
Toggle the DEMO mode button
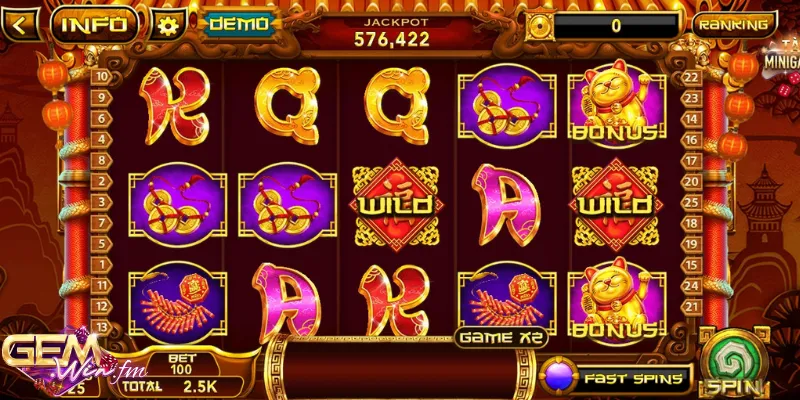(x=238, y=24)
